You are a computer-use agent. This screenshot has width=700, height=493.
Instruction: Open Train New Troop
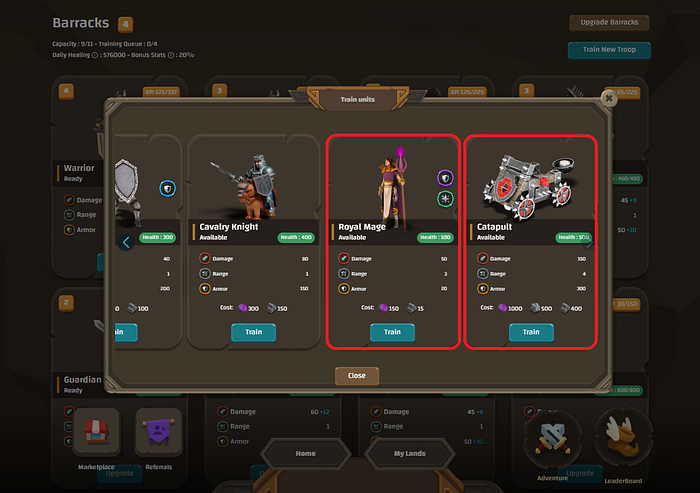click(609, 50)
